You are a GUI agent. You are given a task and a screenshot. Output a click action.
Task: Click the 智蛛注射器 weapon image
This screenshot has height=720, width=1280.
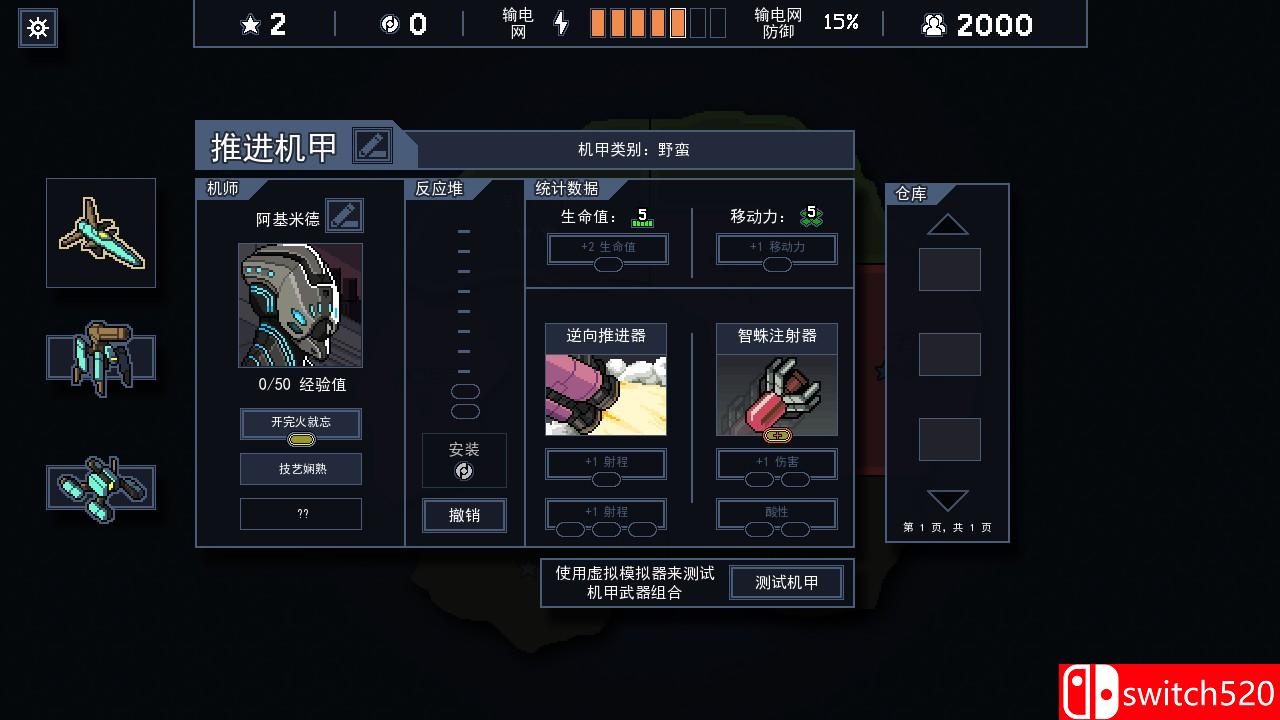(776, 393)
